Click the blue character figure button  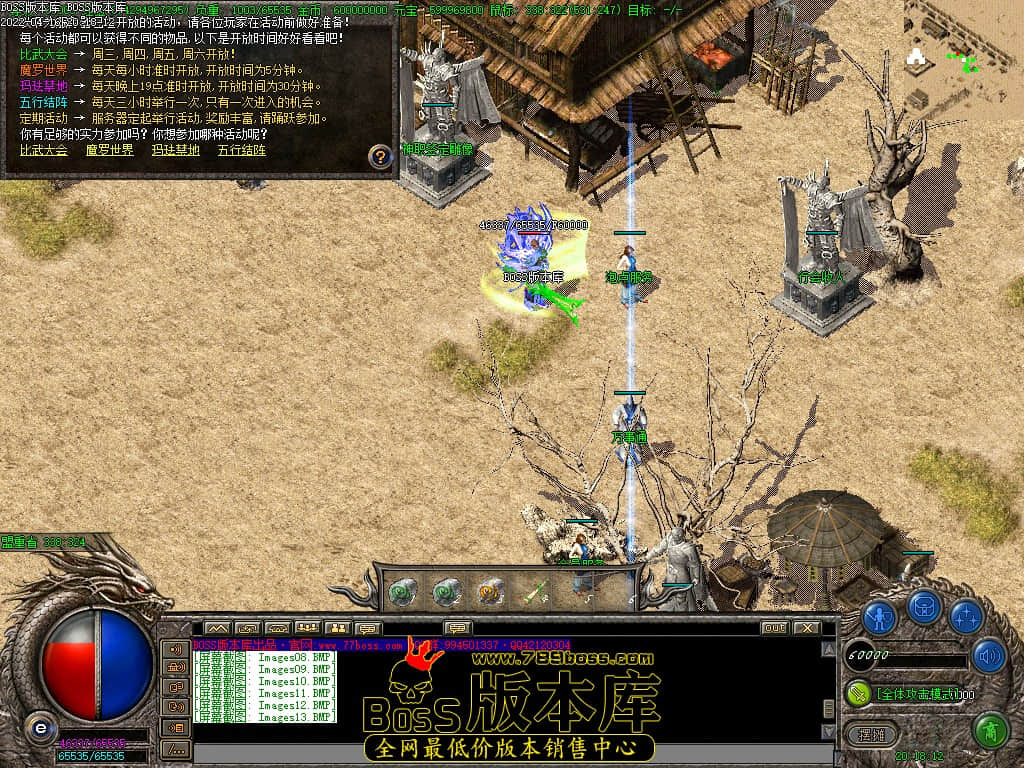[879, 615]
